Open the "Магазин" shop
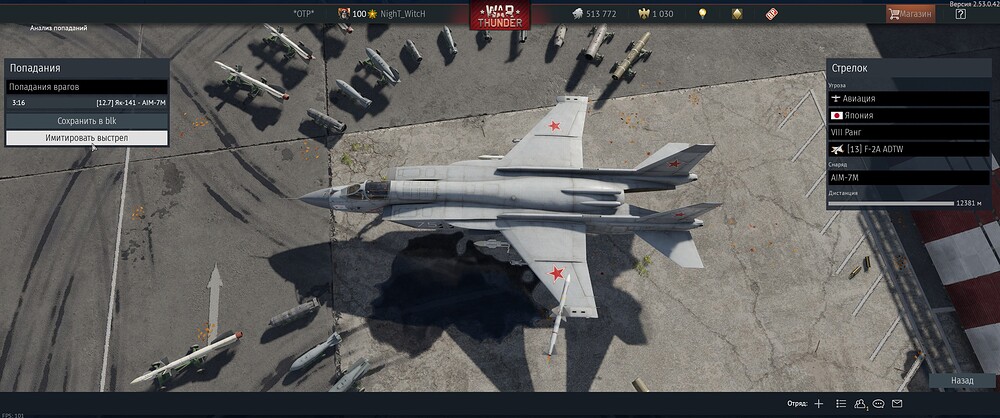This screenshot has height=418, width=1000. point(910,14)
